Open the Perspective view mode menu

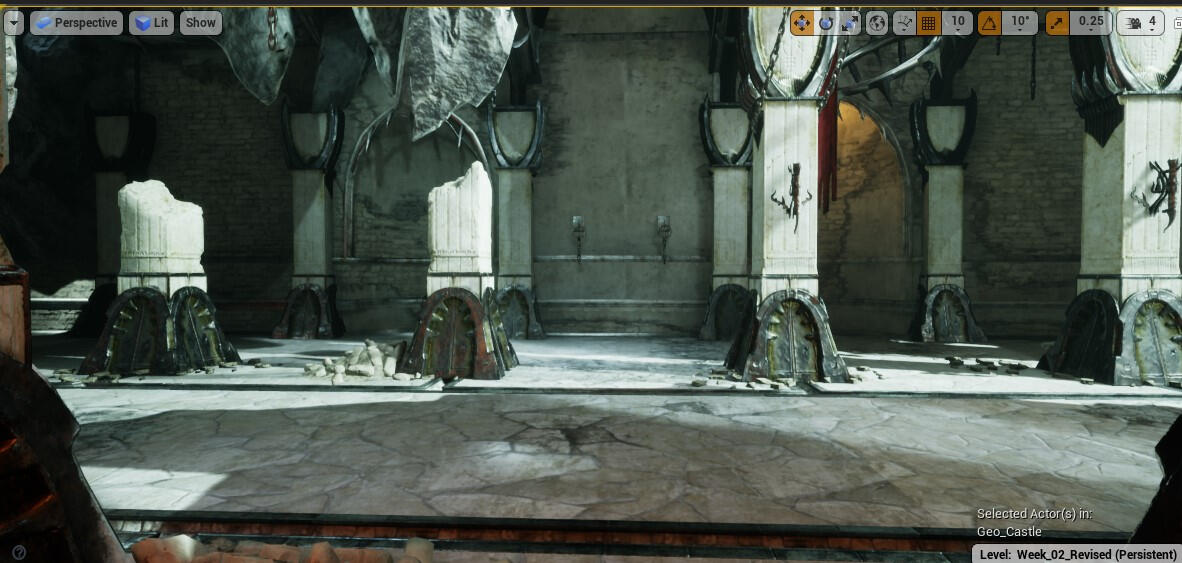pos(76,22)
